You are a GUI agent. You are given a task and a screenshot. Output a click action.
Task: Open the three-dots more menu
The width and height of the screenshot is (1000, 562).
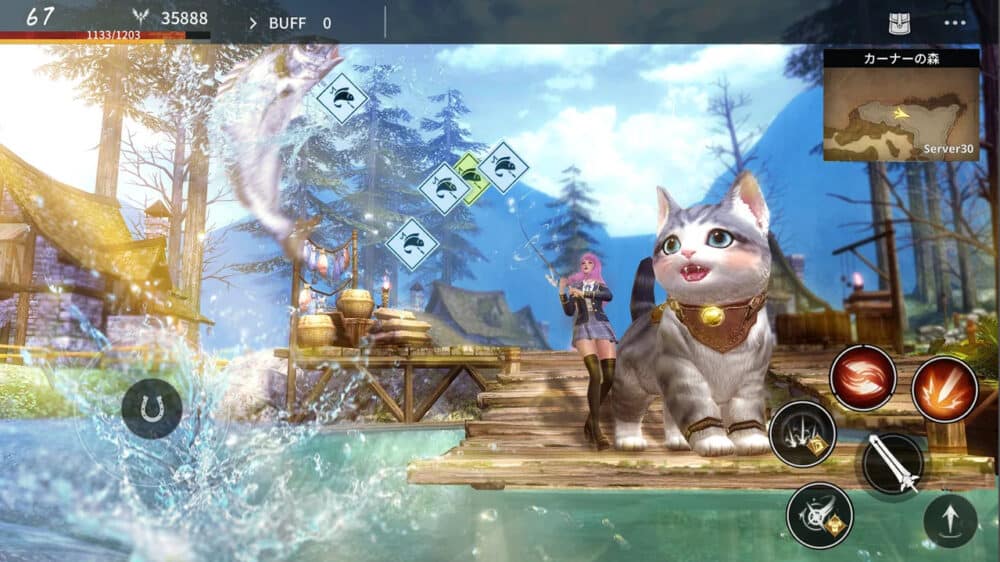click(955, 23)
